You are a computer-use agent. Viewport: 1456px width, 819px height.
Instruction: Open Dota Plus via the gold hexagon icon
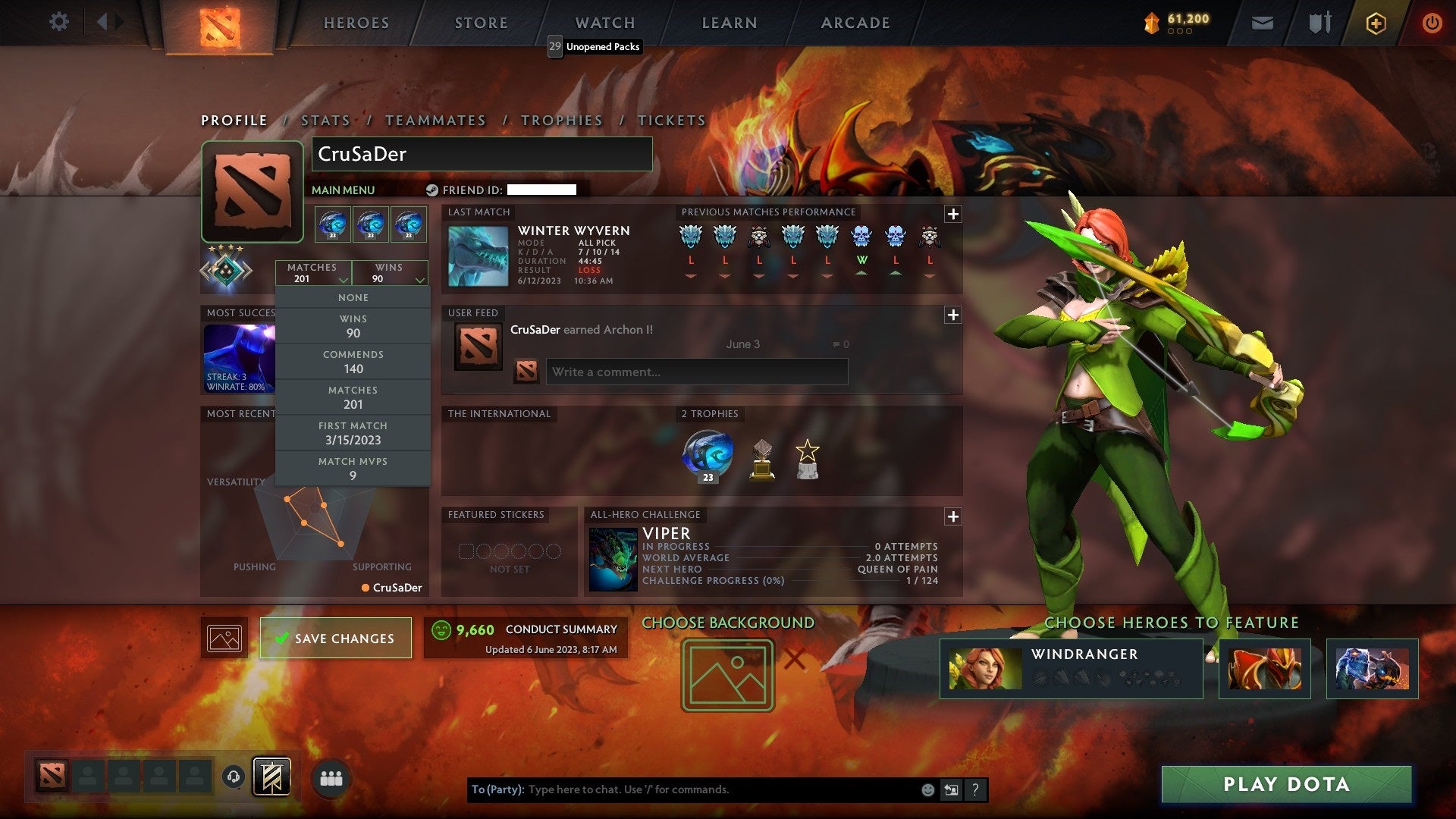click(x=1375, y=22)
